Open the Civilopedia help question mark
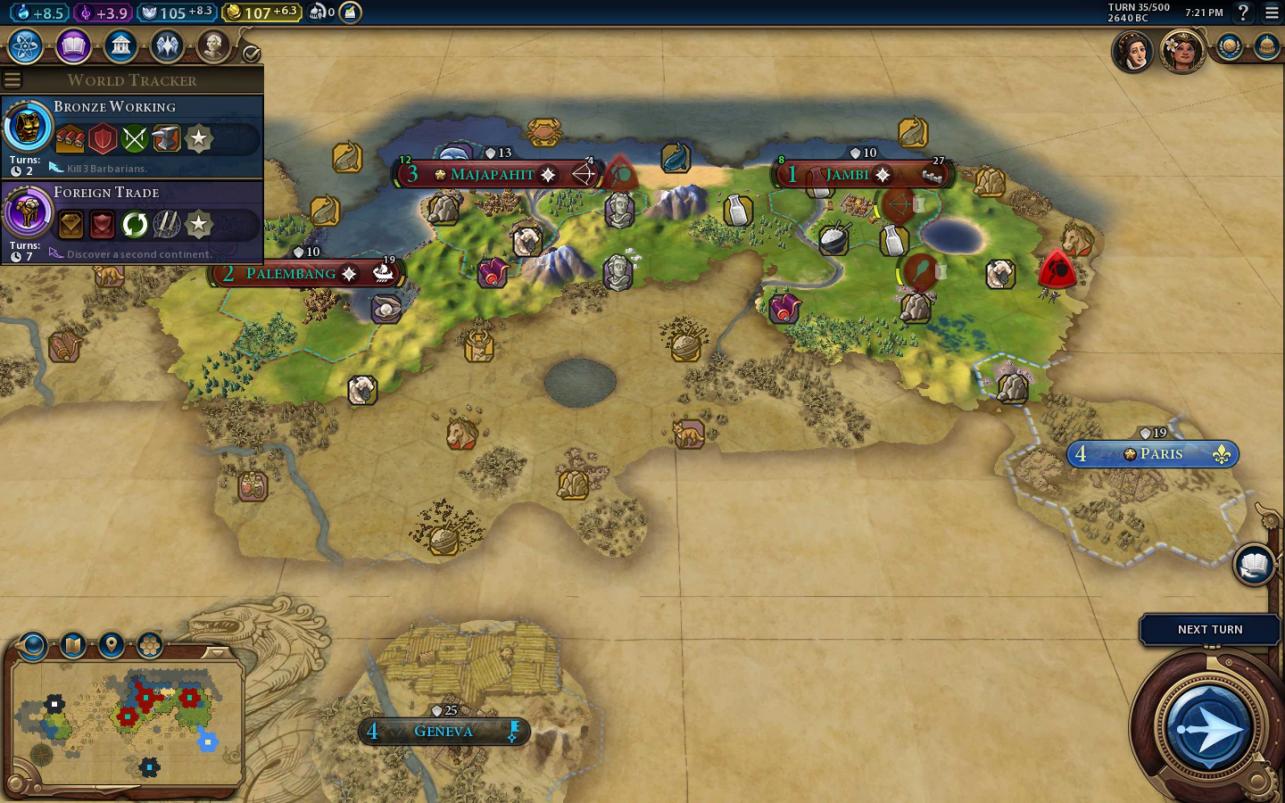 [1243, 12]
